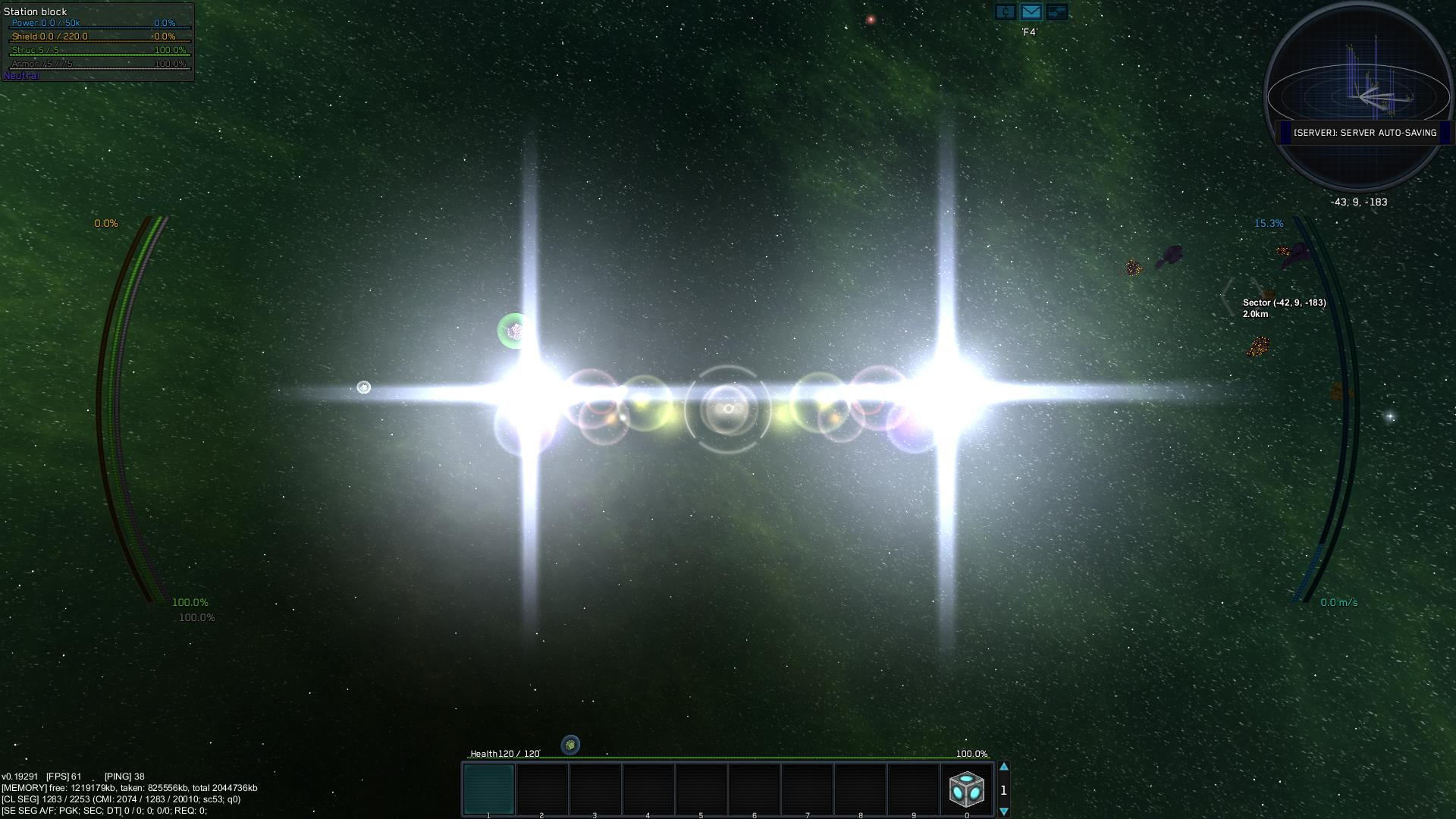Screen dimensions: 1456x819
Task: Click the icon left of the mail envelope
Action: (x=1006, y=12)
